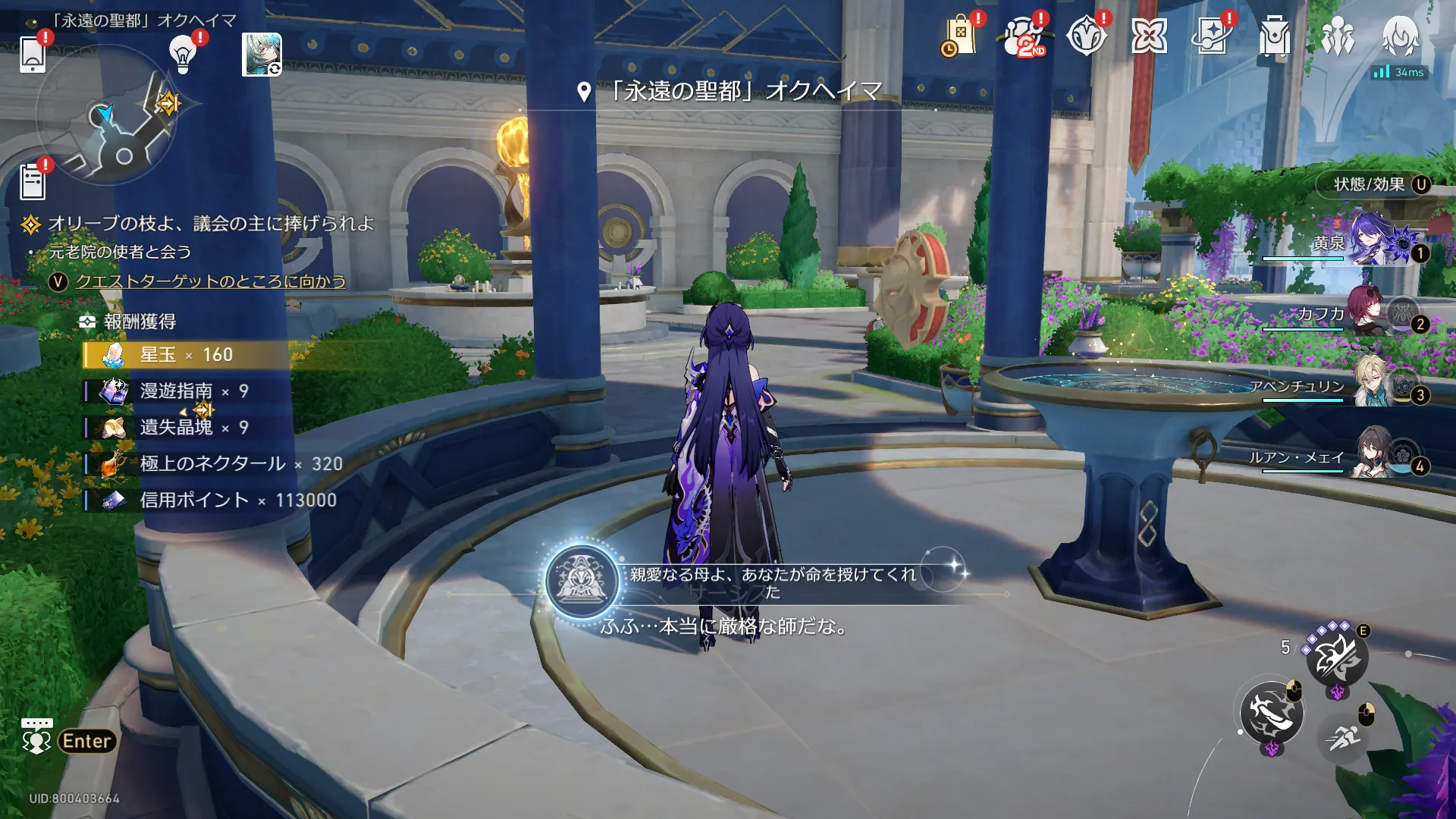Select the character portrait switch icon
The width and height of the screenshot is (1456, 819).
coord(262,55)
